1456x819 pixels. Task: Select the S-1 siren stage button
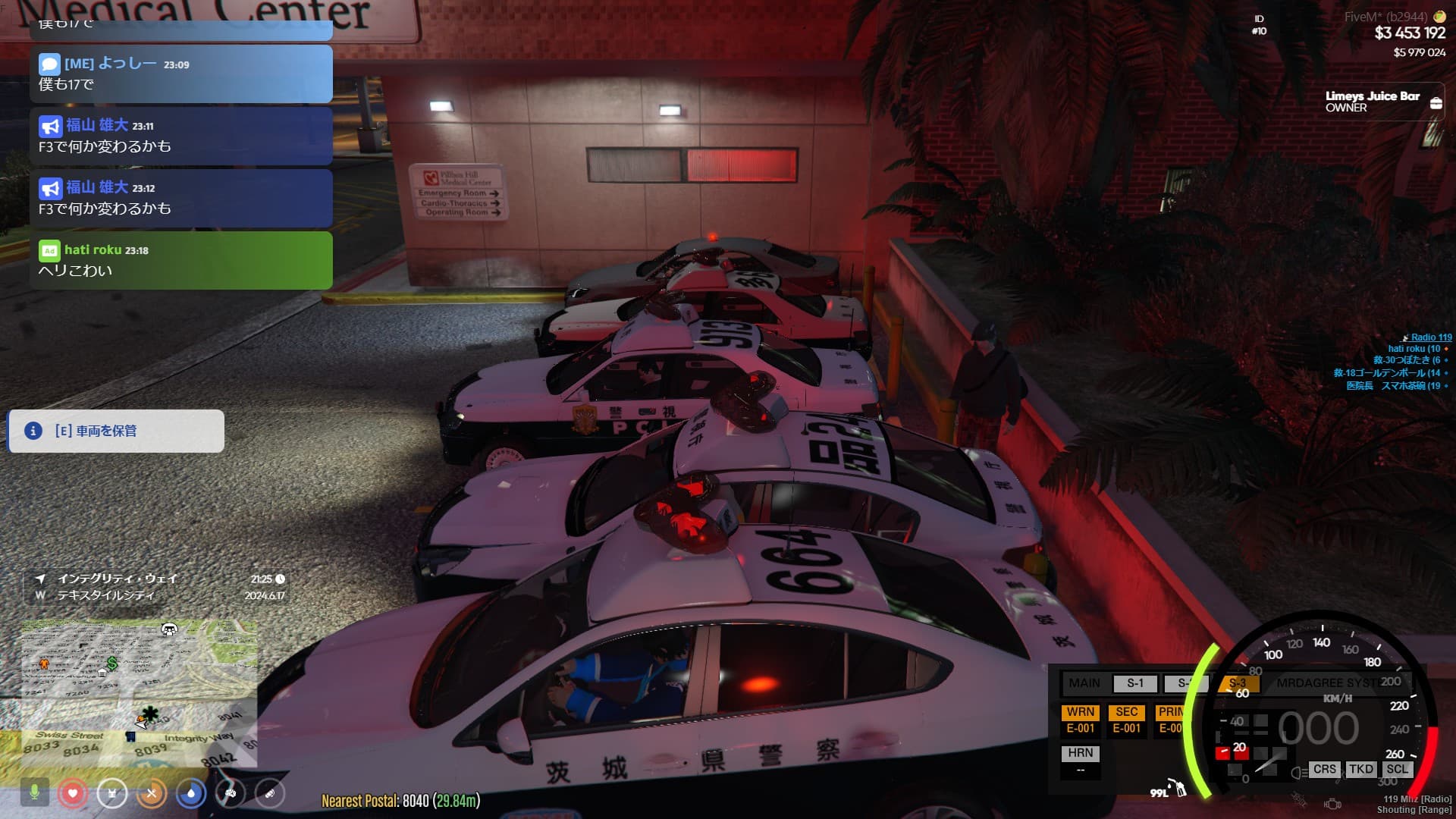pyautogui.click(x=1134, y=683)
